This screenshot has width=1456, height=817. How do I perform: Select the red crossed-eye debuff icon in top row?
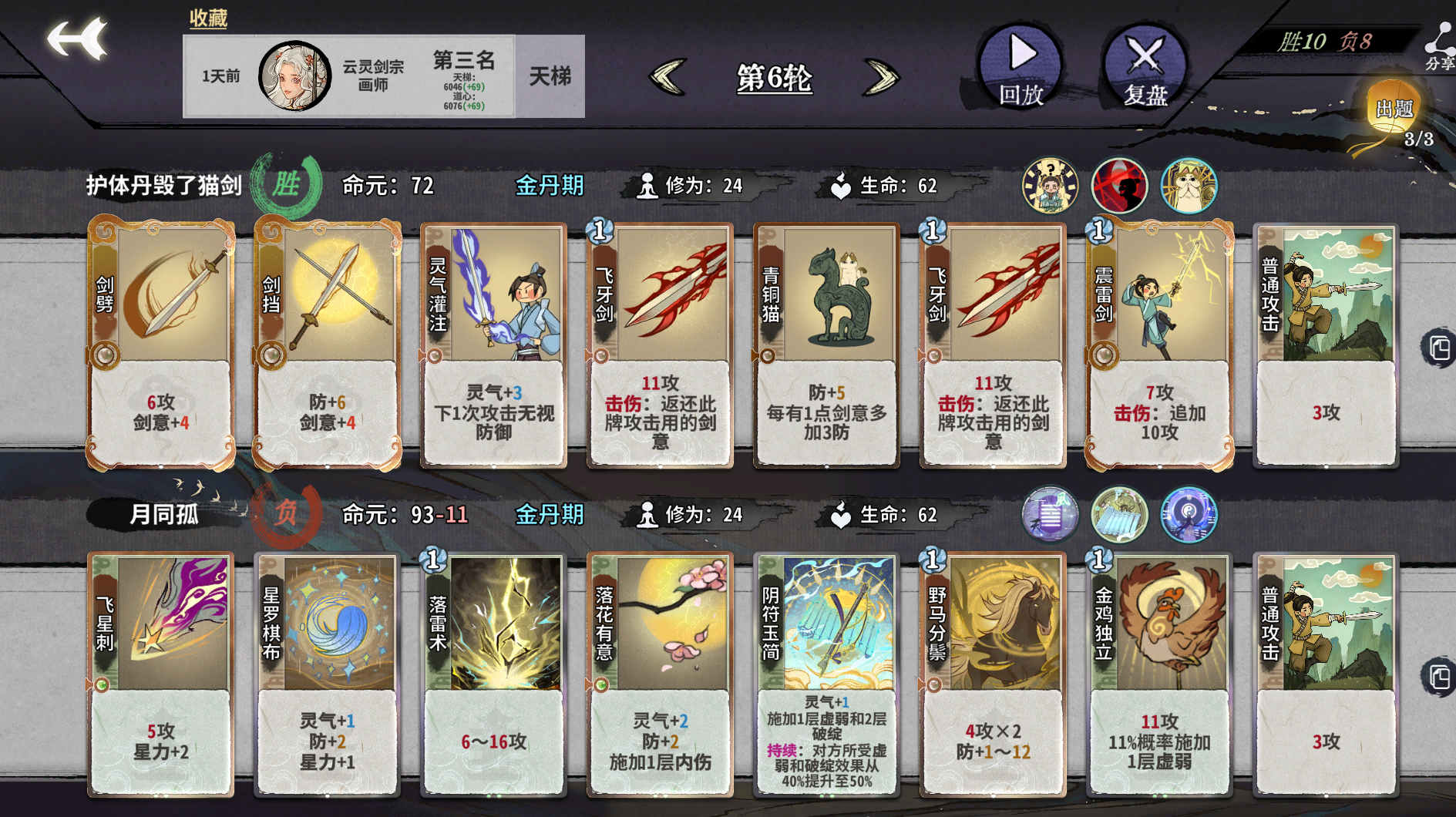1119,185
